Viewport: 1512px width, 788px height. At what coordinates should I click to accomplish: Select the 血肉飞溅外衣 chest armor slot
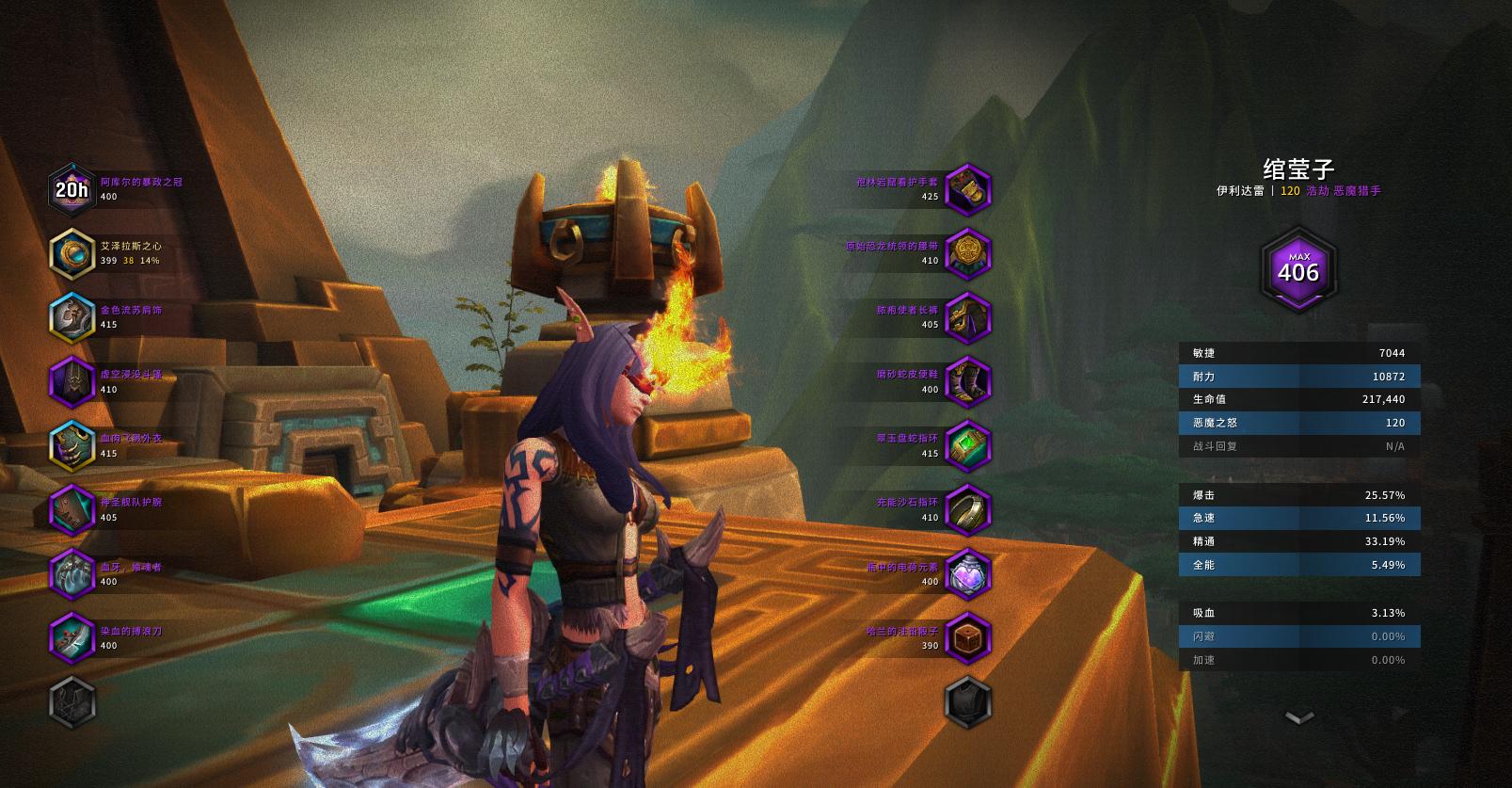tap(72, 446)
